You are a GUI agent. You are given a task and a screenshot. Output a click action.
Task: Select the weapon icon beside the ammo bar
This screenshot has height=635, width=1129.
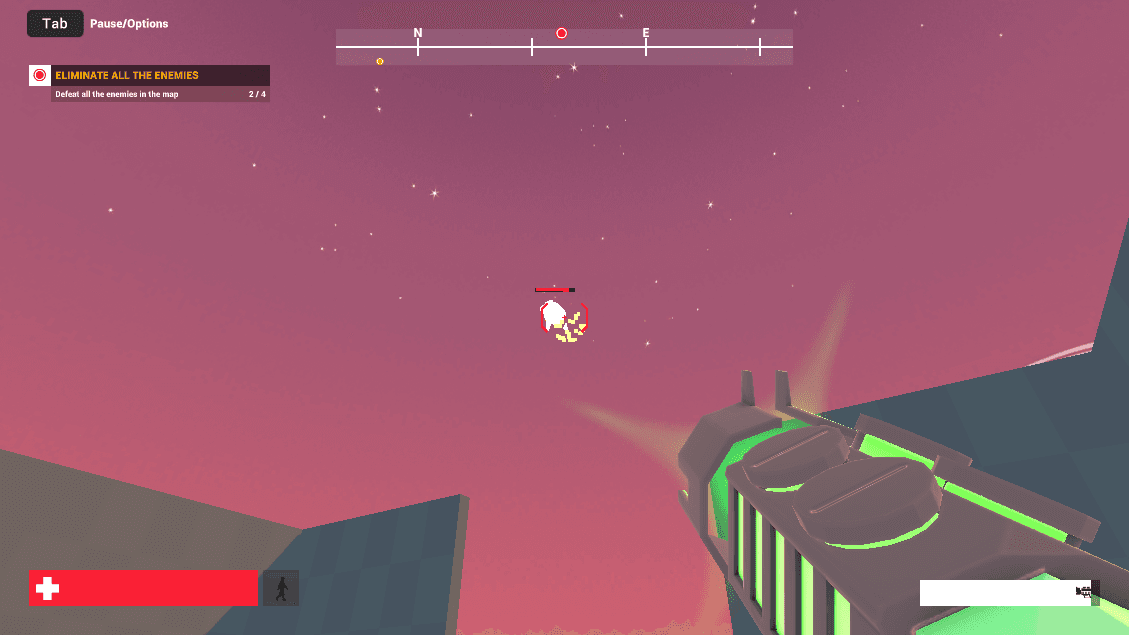[x=1085, y=592]
